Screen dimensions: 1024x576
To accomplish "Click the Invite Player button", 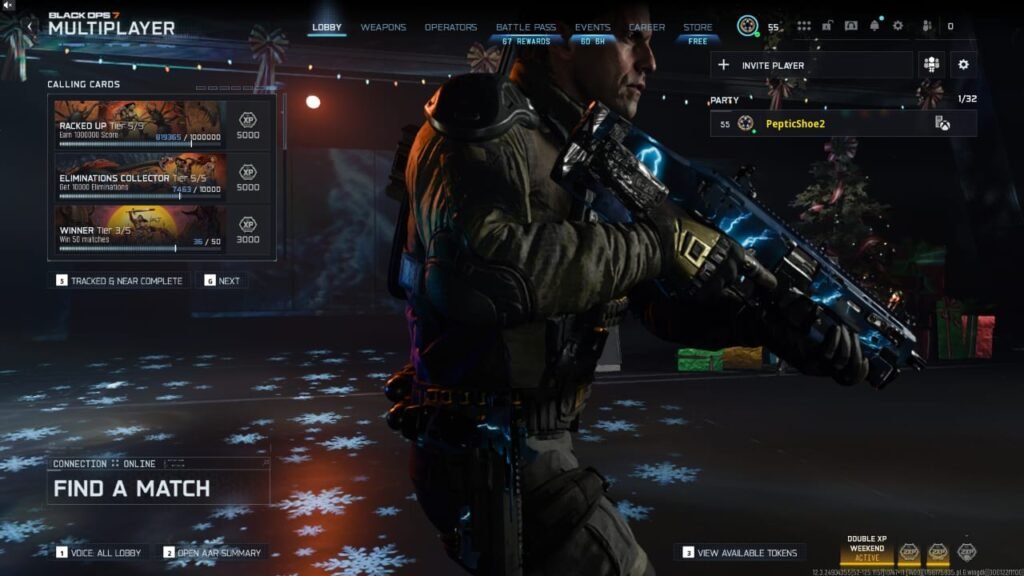I will click(x=811, y=65).
